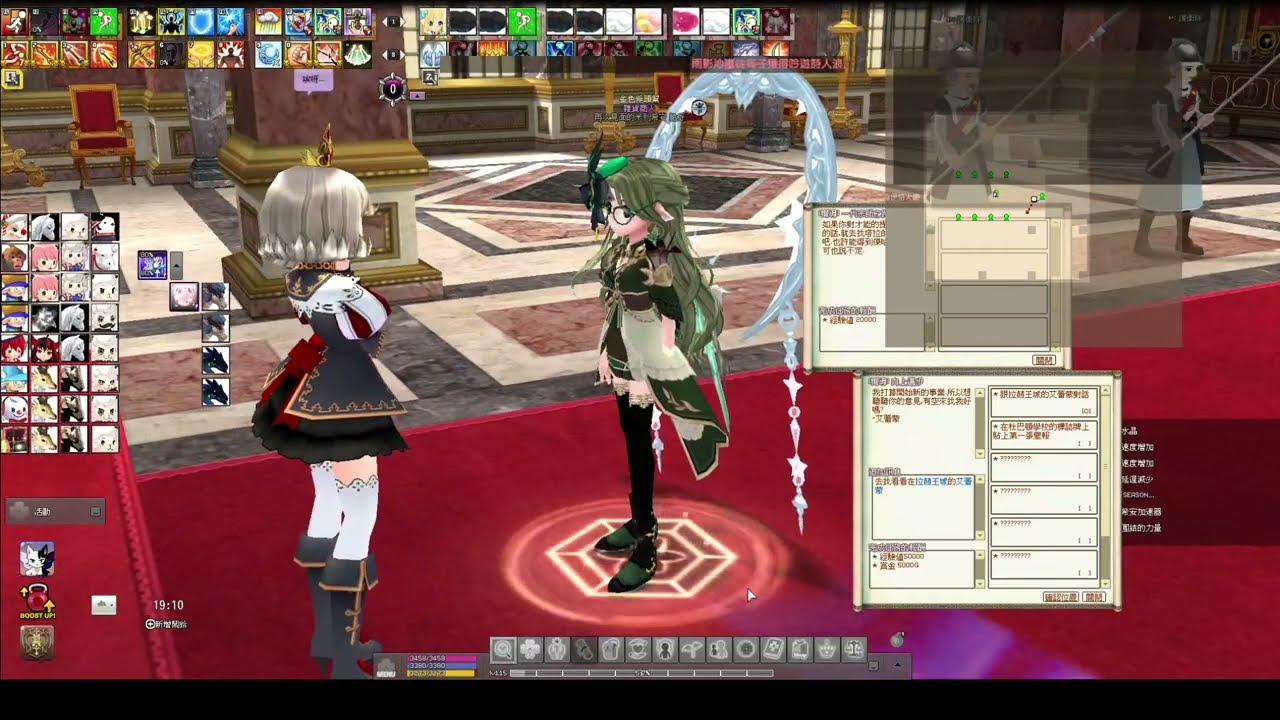
Task: Use the crossed bow skill in slot 5
Action: (x=142, y=54)
